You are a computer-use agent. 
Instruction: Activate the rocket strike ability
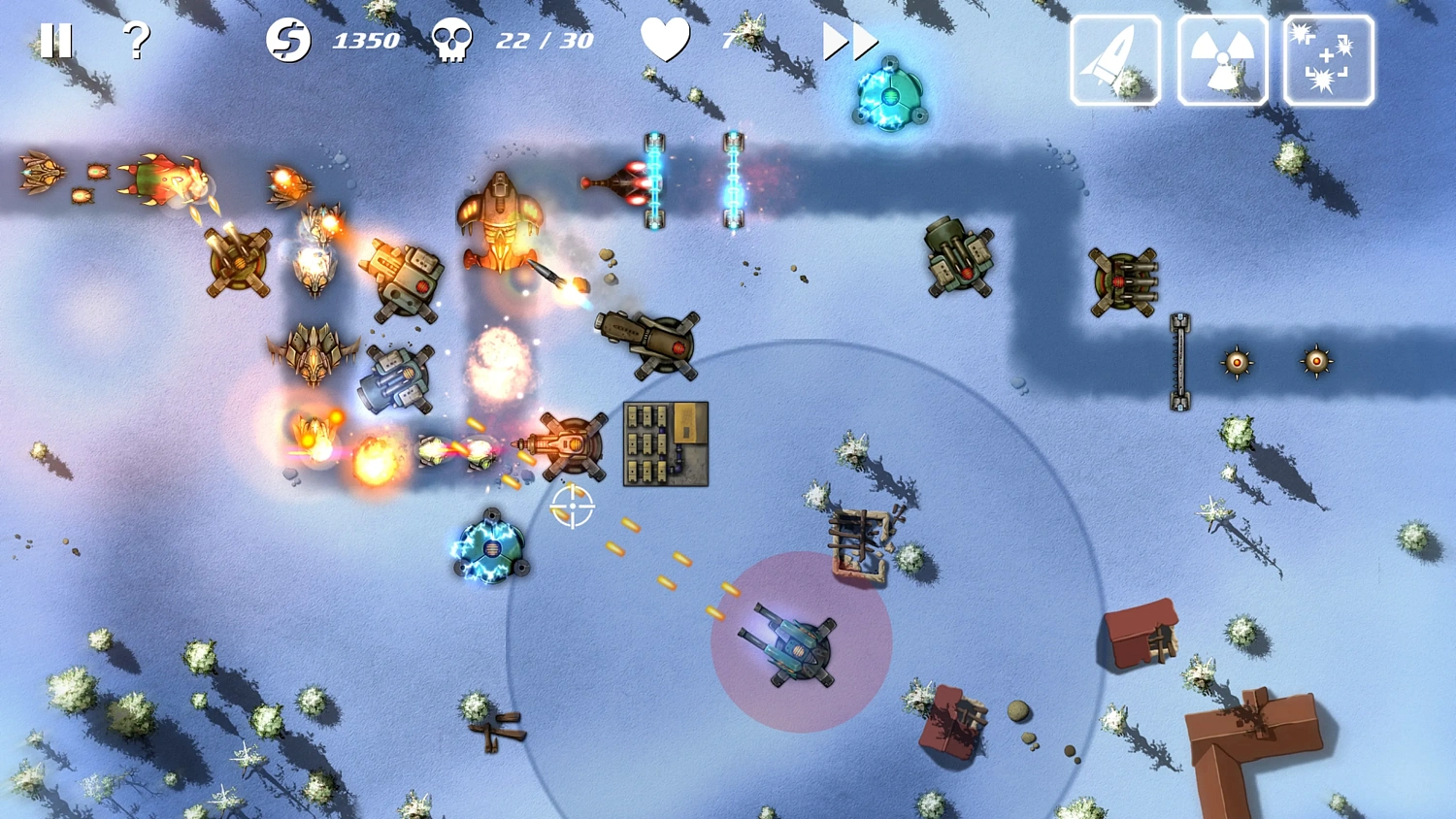click(x=1114, y=58)
